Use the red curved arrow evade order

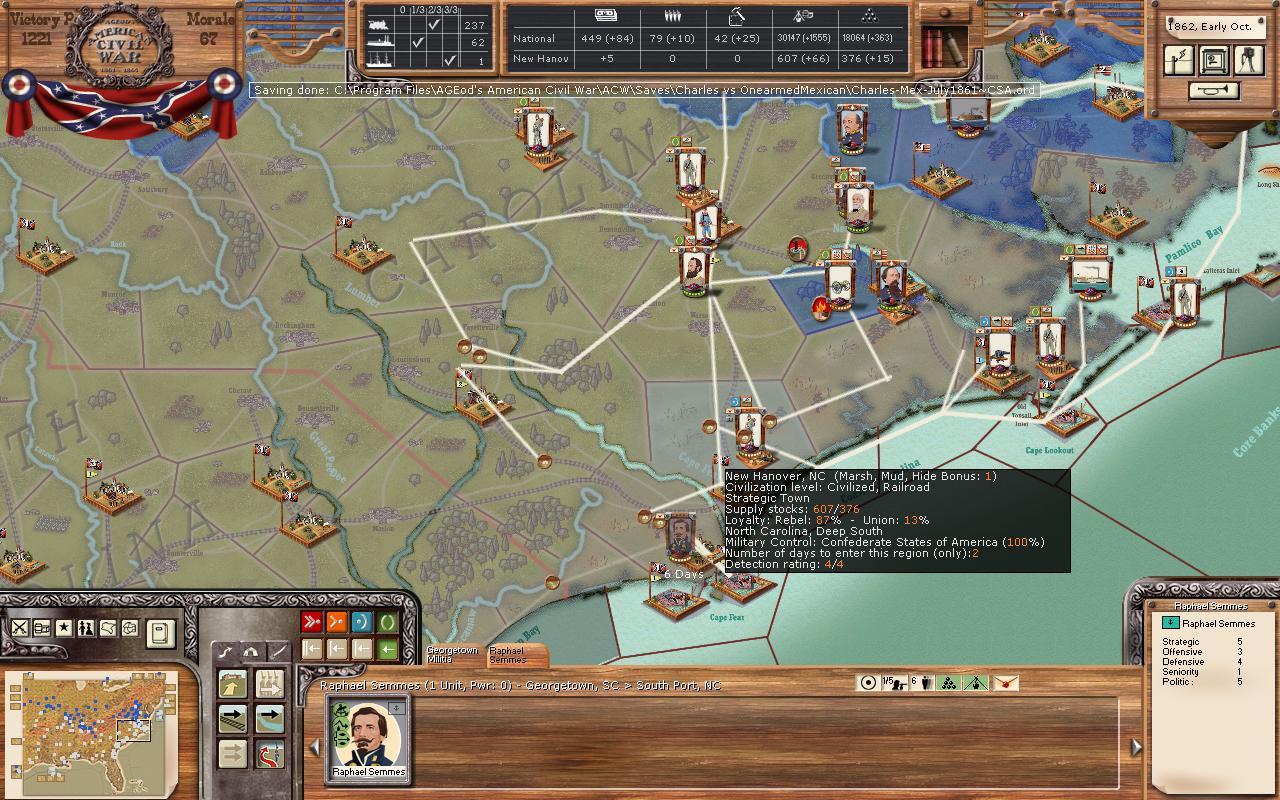tap(269, 754)
